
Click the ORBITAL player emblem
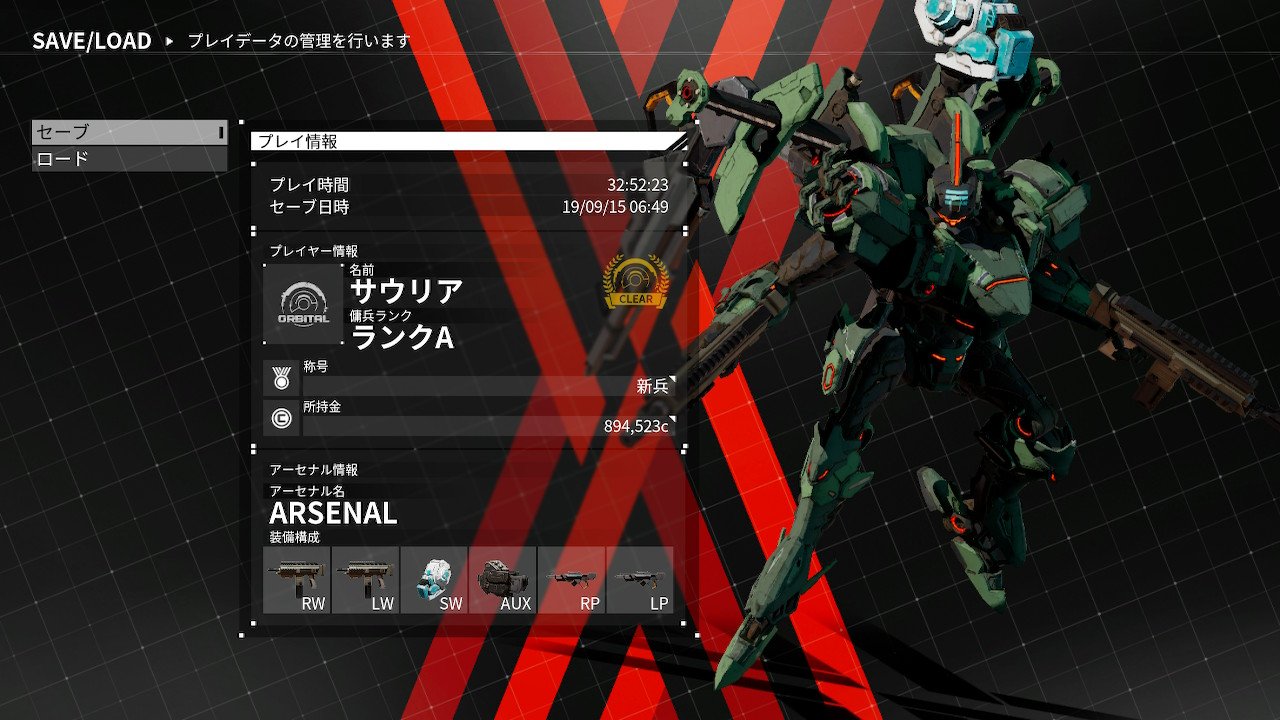click(302, 300)
